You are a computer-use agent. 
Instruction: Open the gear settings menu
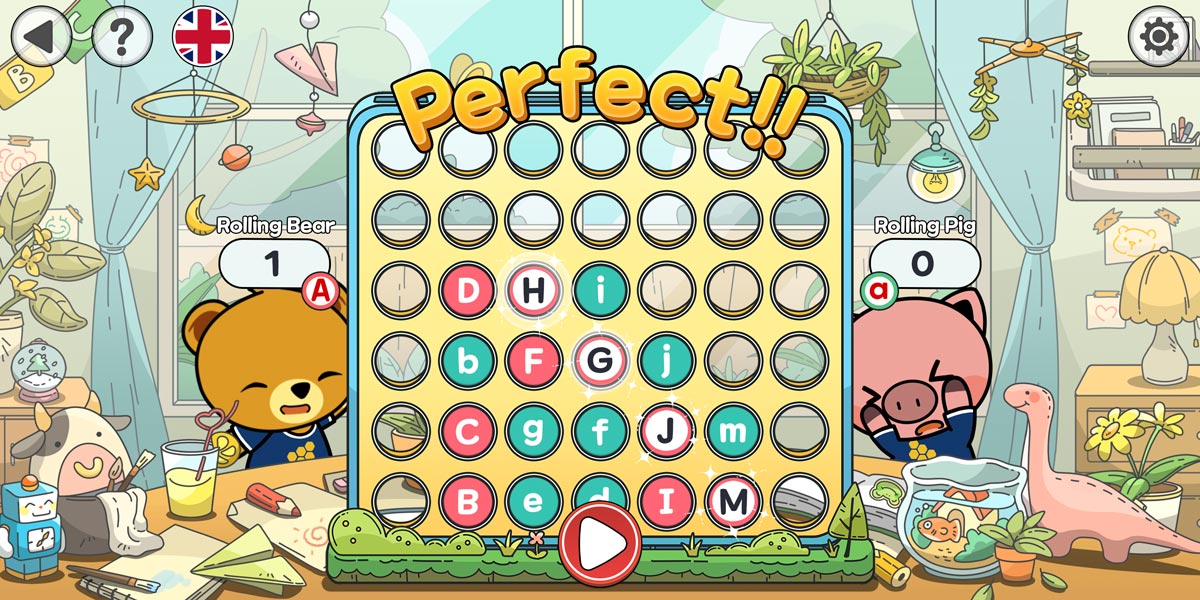(x=1158, y=37)
